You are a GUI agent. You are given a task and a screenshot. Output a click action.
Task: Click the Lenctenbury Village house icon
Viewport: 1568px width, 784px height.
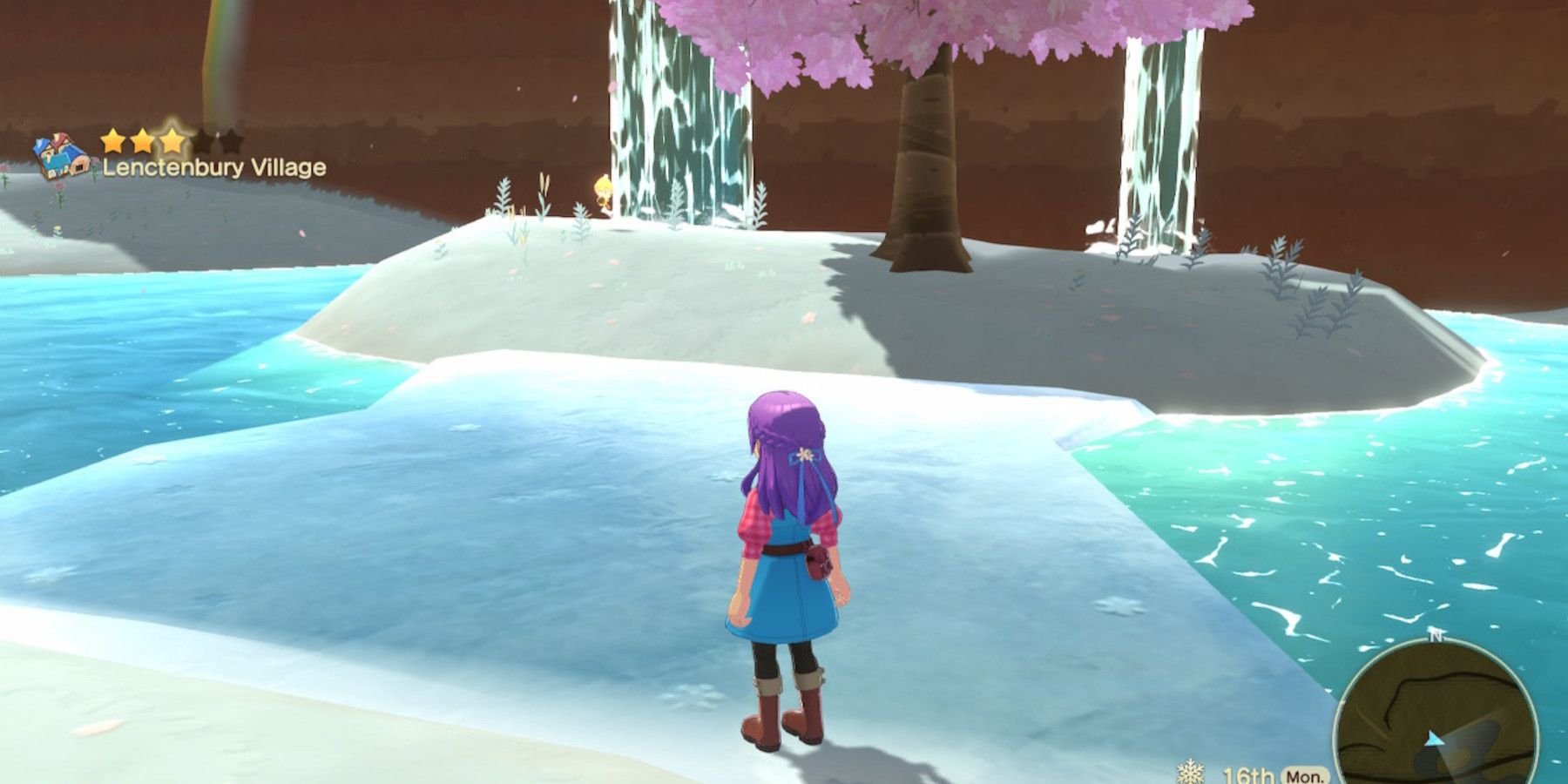(59, 155)
